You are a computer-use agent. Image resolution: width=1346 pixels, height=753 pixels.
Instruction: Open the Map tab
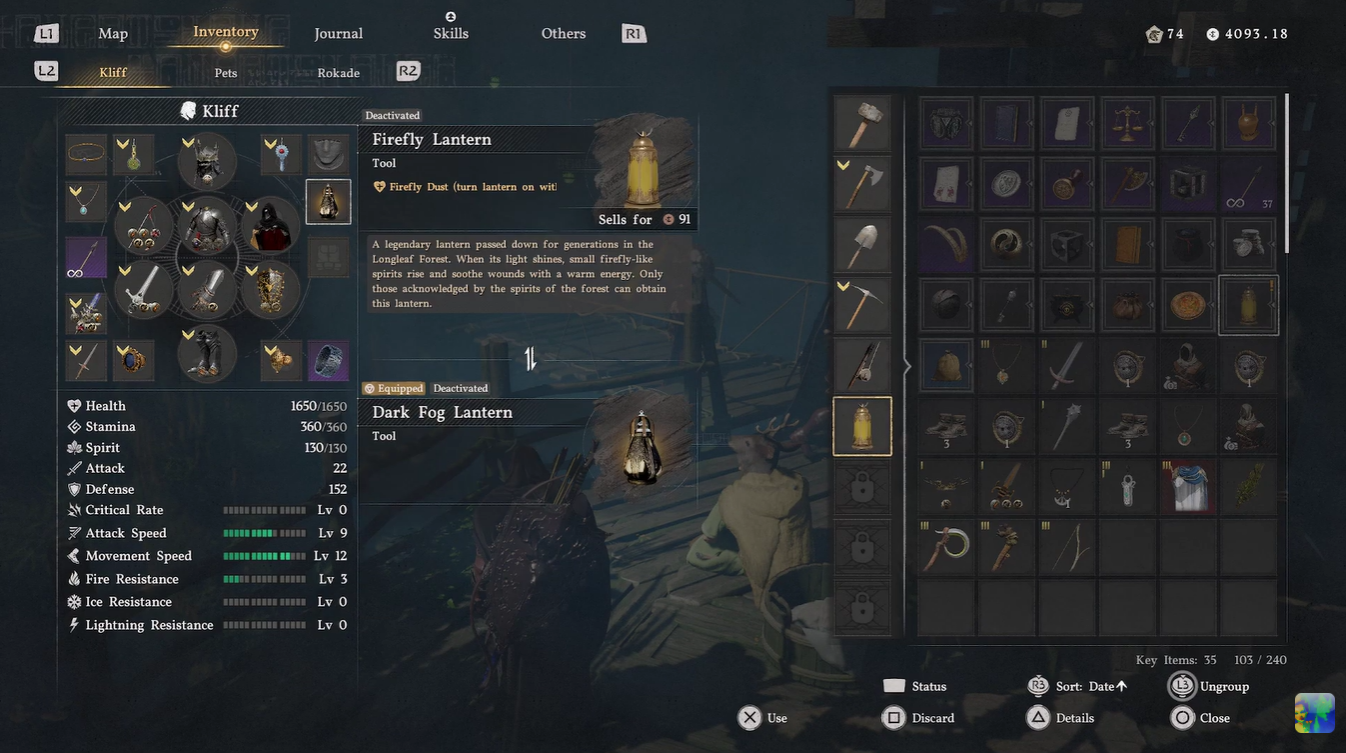tap(113, 33)
